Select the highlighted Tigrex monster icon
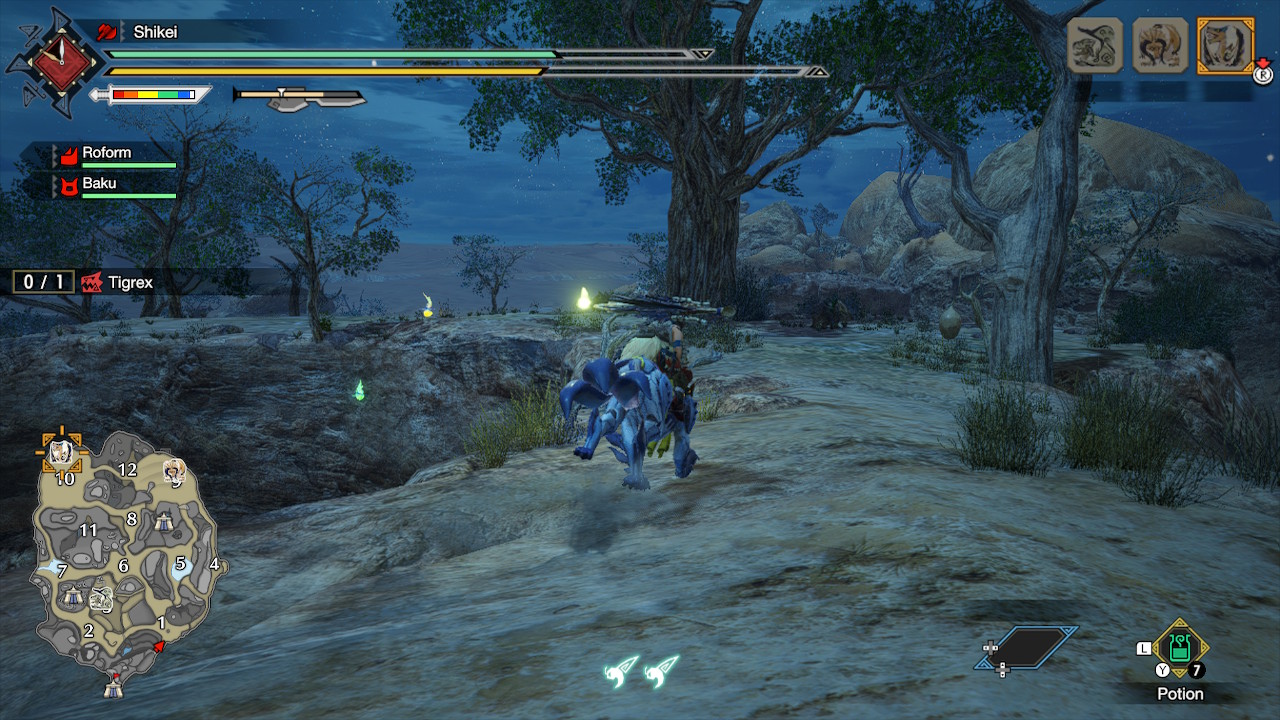The height and width of the screenshot is (720, 1280). (x=1224, y=46)
